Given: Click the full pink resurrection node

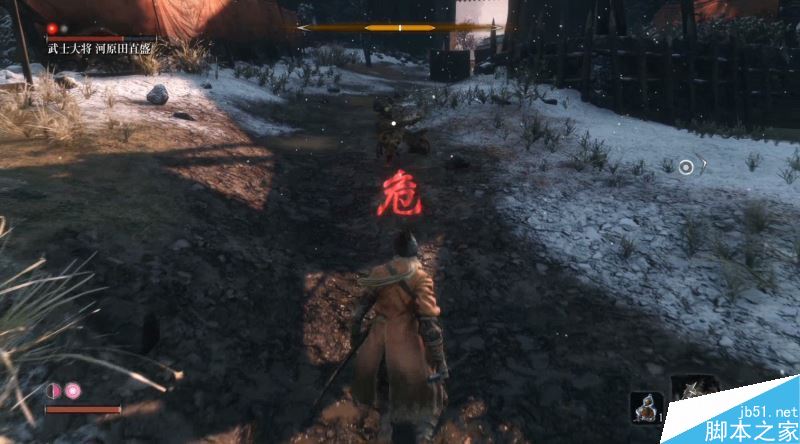Looking at the screenshot, I should [x=73, y=389].
